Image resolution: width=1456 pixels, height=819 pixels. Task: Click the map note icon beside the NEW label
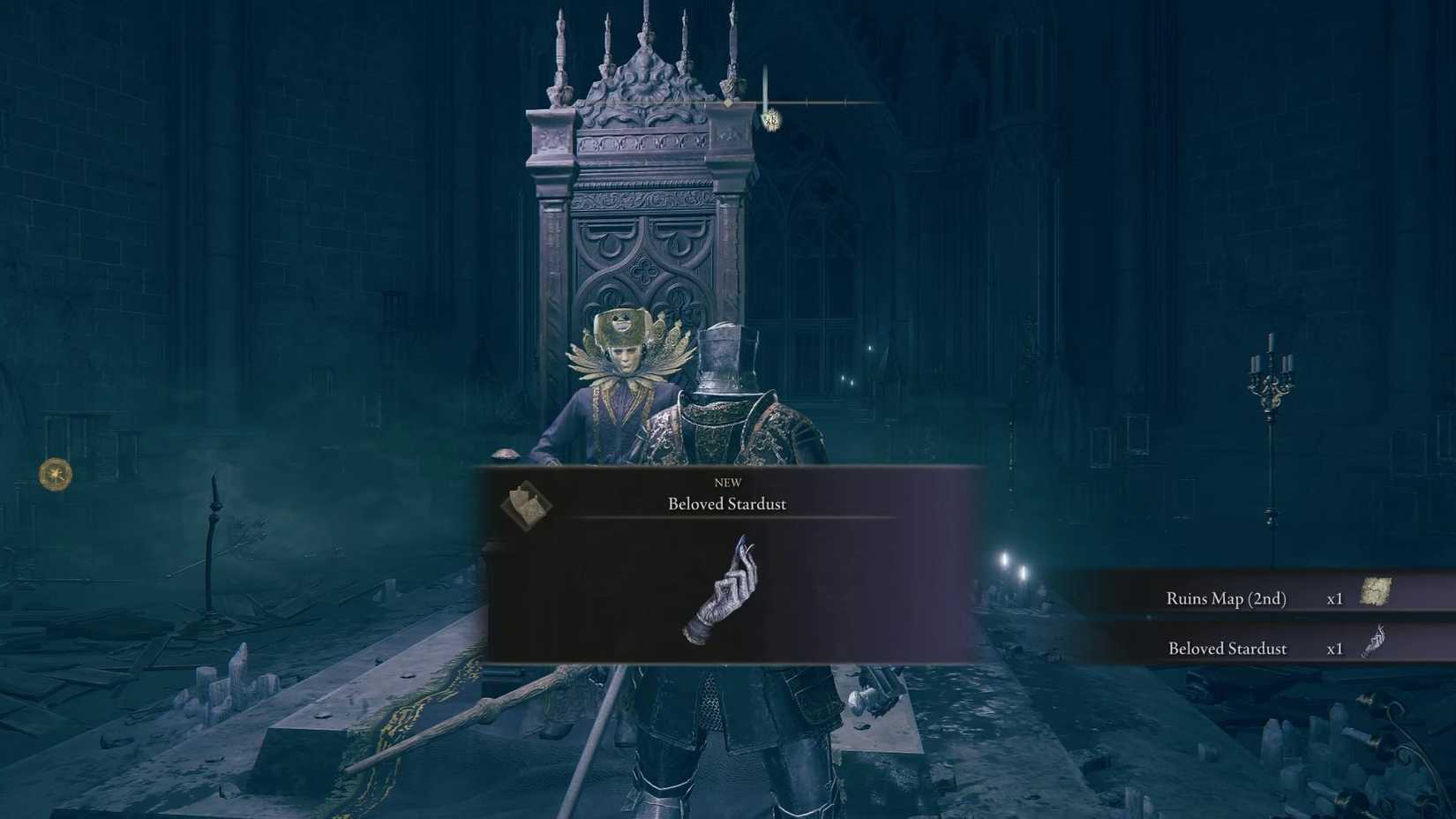point(527,505)
